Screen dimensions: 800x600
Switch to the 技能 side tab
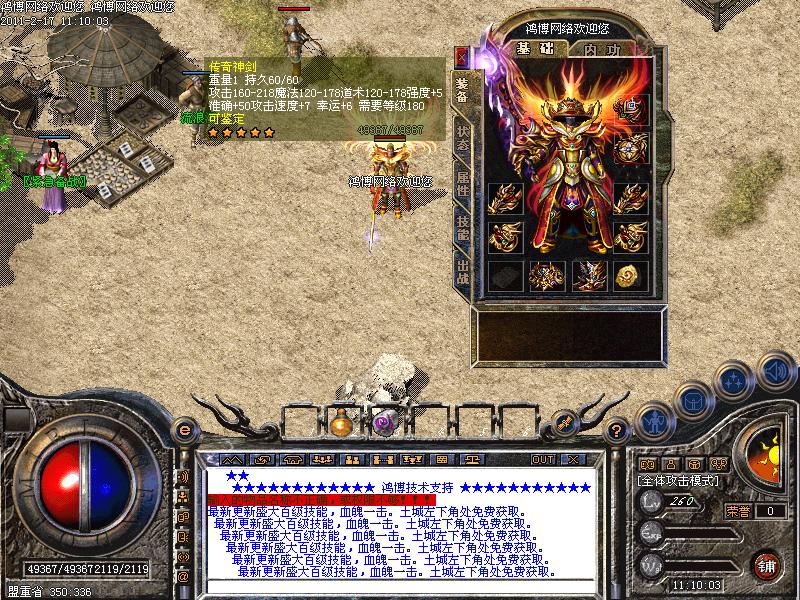462,227
